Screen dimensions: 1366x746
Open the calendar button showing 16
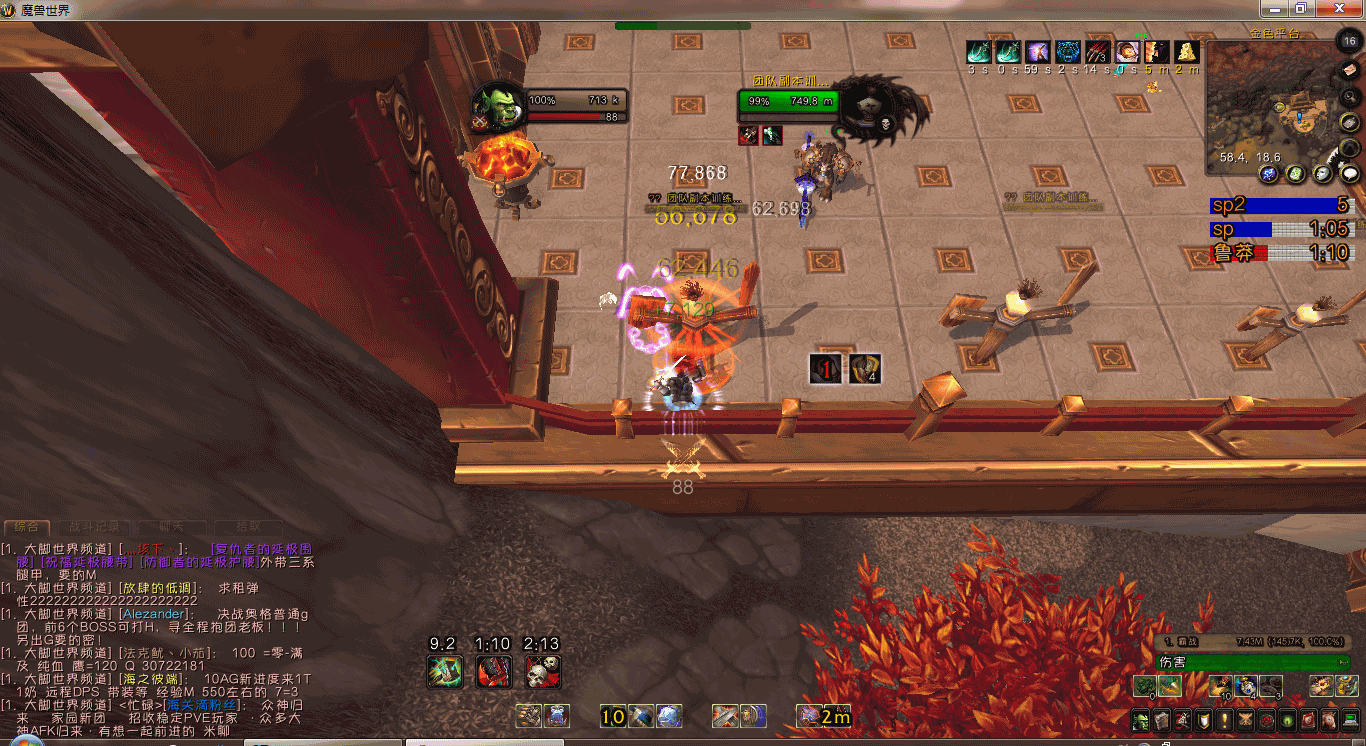1349,41
